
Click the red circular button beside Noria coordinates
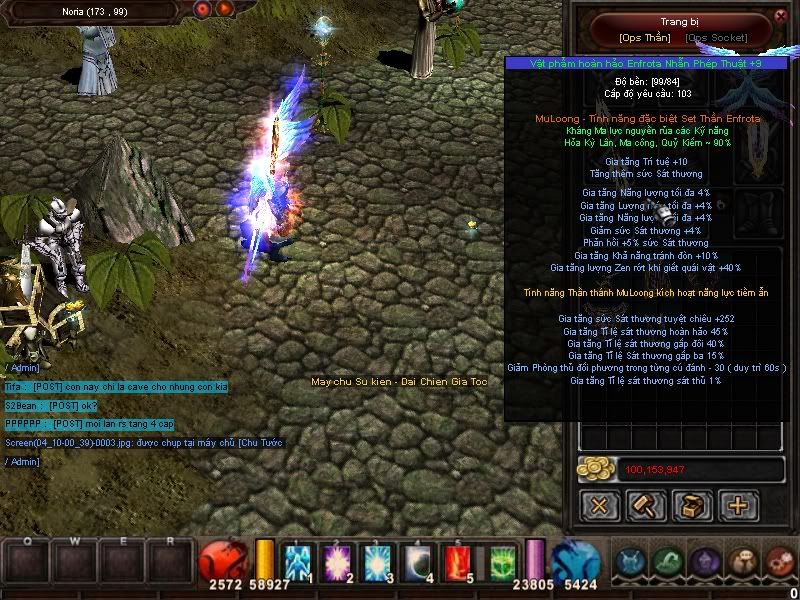[202, 9]
